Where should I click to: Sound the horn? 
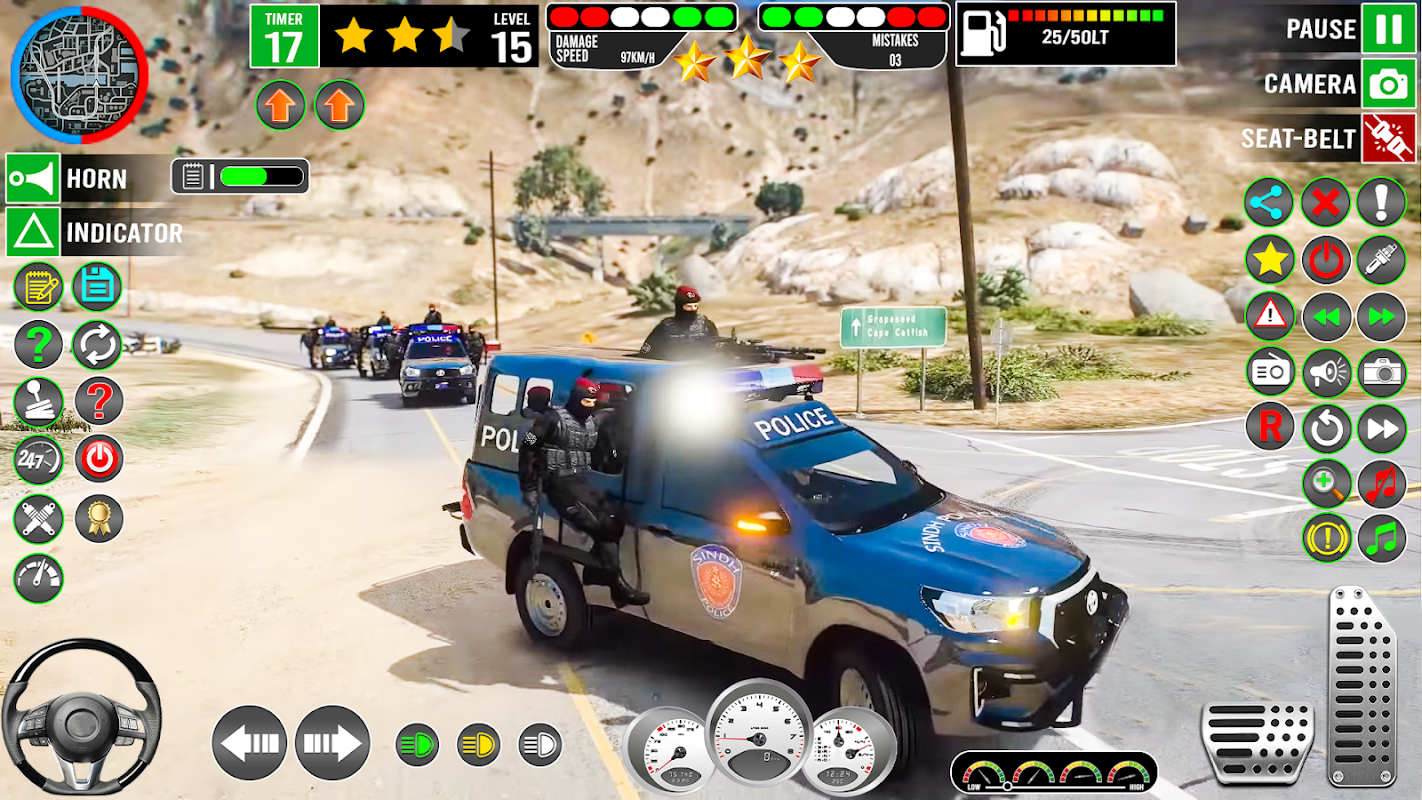33,179
